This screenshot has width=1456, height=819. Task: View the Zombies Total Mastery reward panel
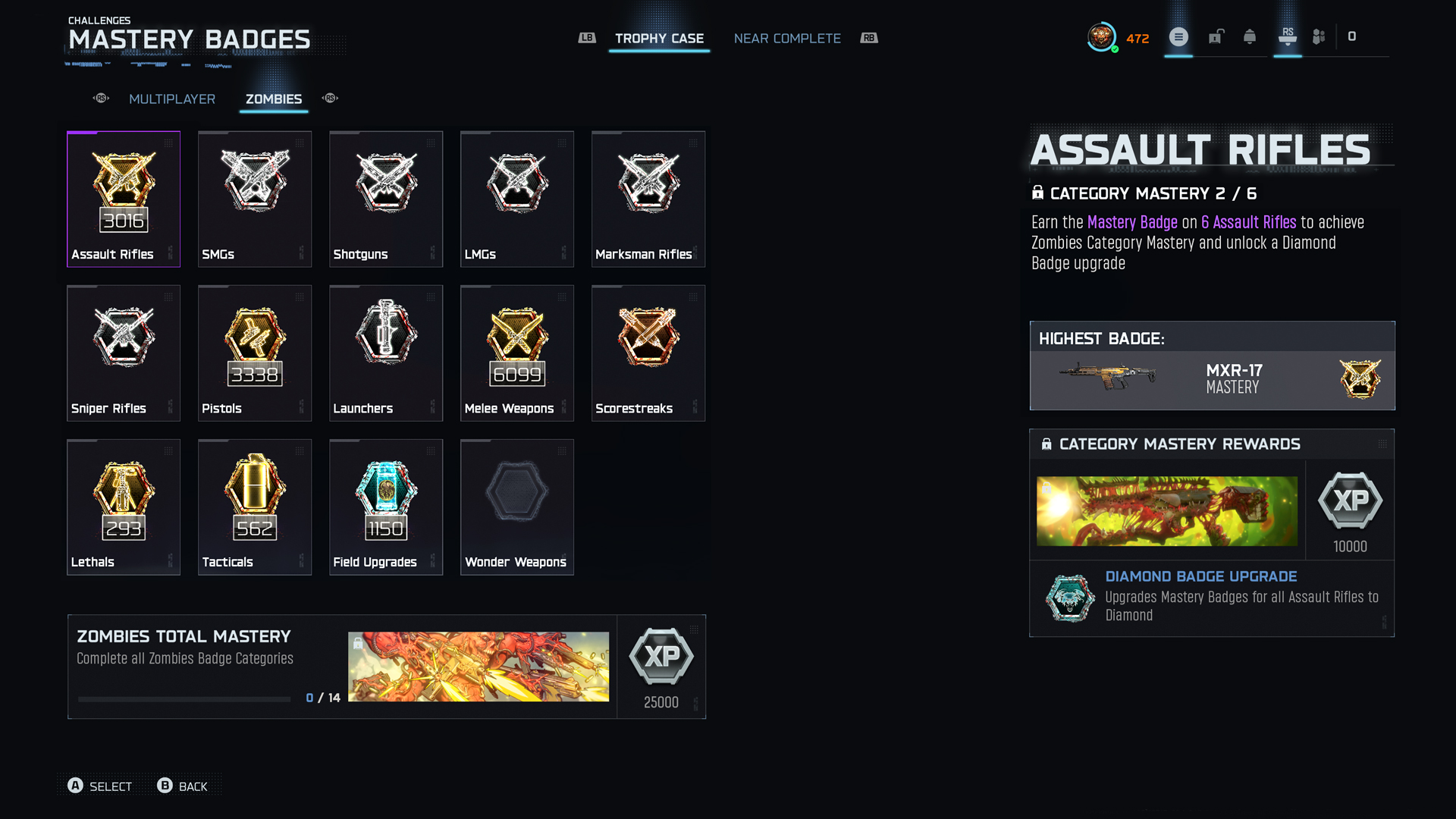tap(387, 667)
